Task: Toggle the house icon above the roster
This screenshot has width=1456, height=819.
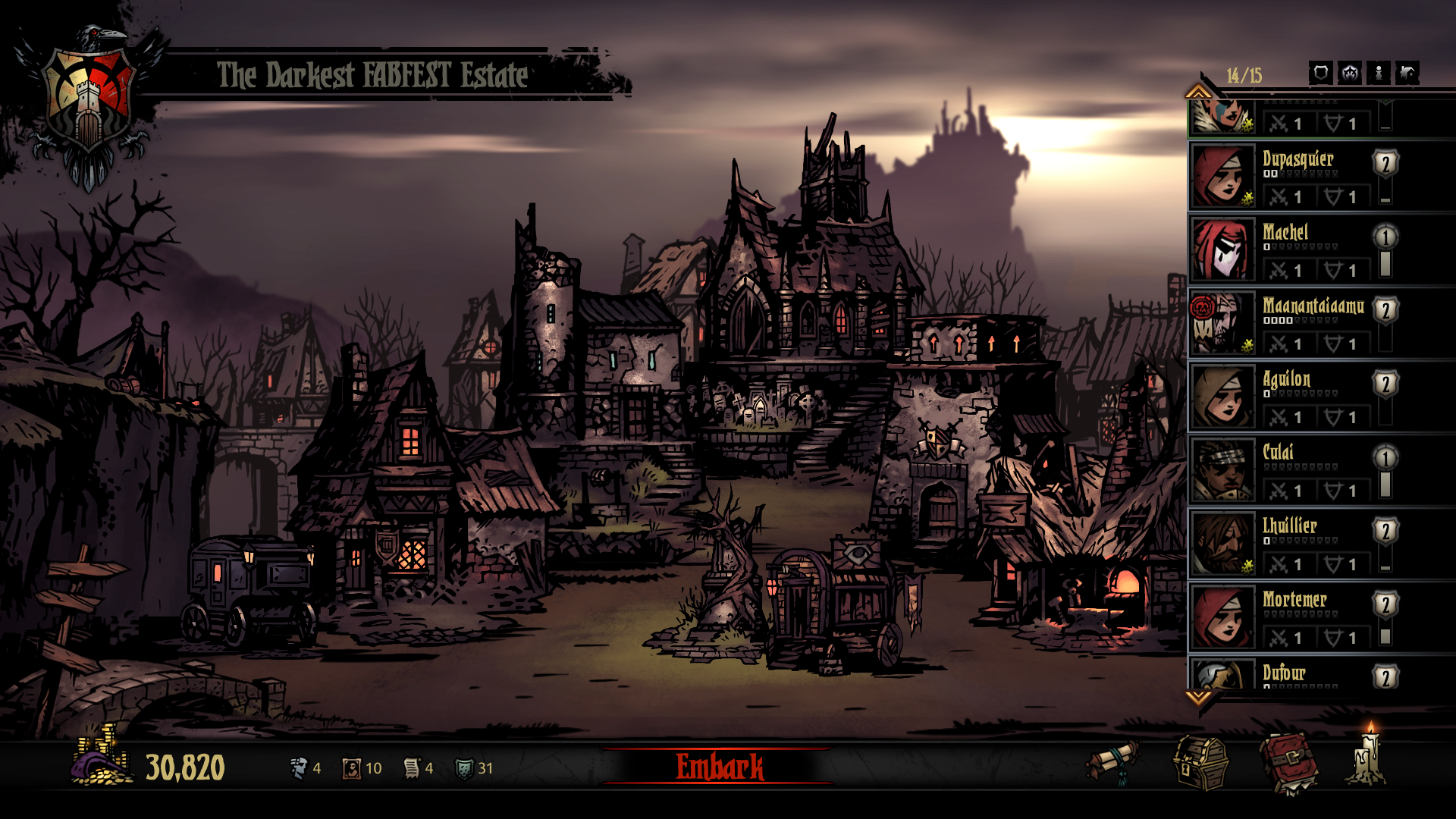Action: [1407, 73]
